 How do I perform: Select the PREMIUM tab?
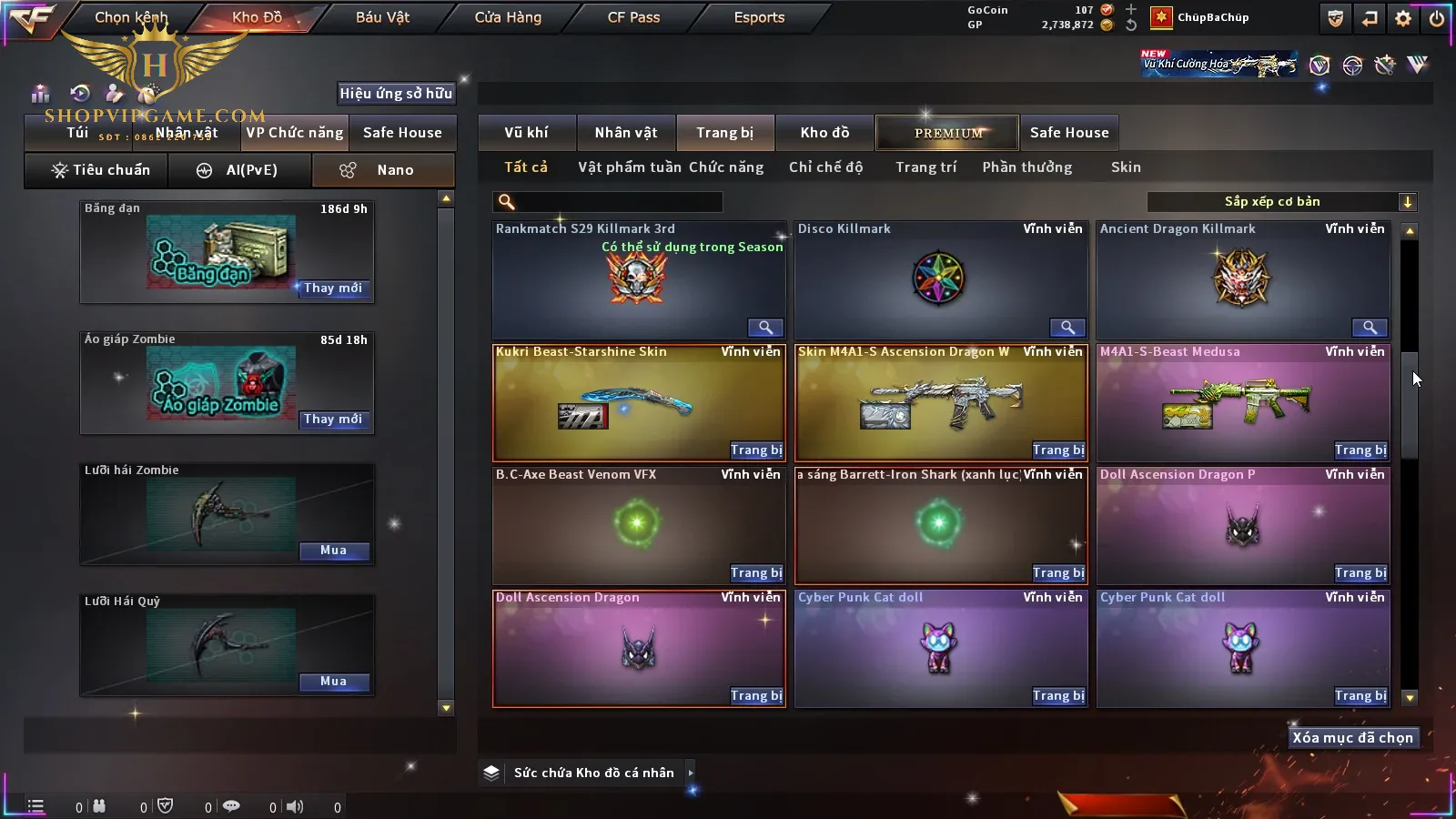point(948,133)
